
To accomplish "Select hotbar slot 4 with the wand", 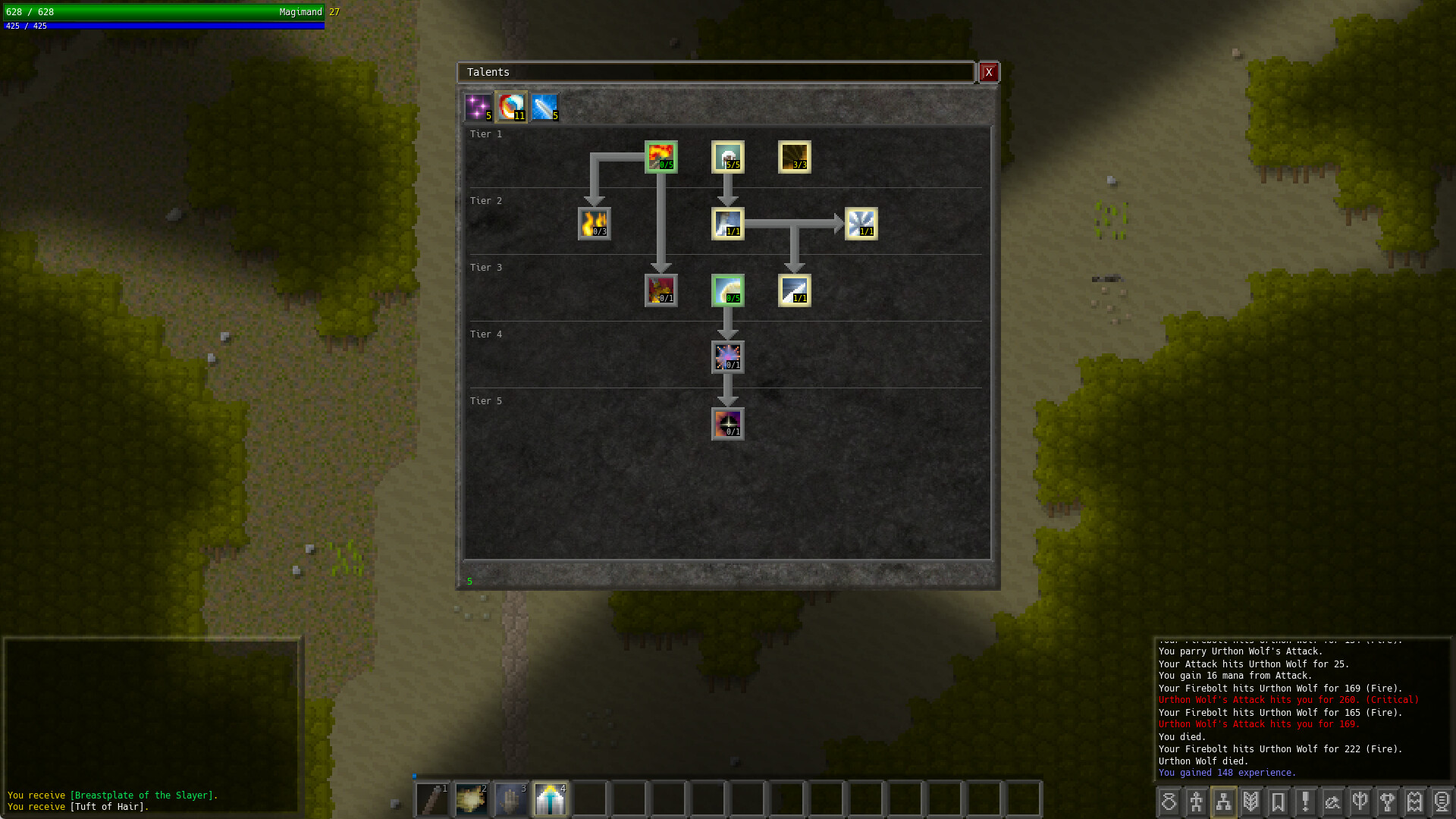I will click(551, 799).
